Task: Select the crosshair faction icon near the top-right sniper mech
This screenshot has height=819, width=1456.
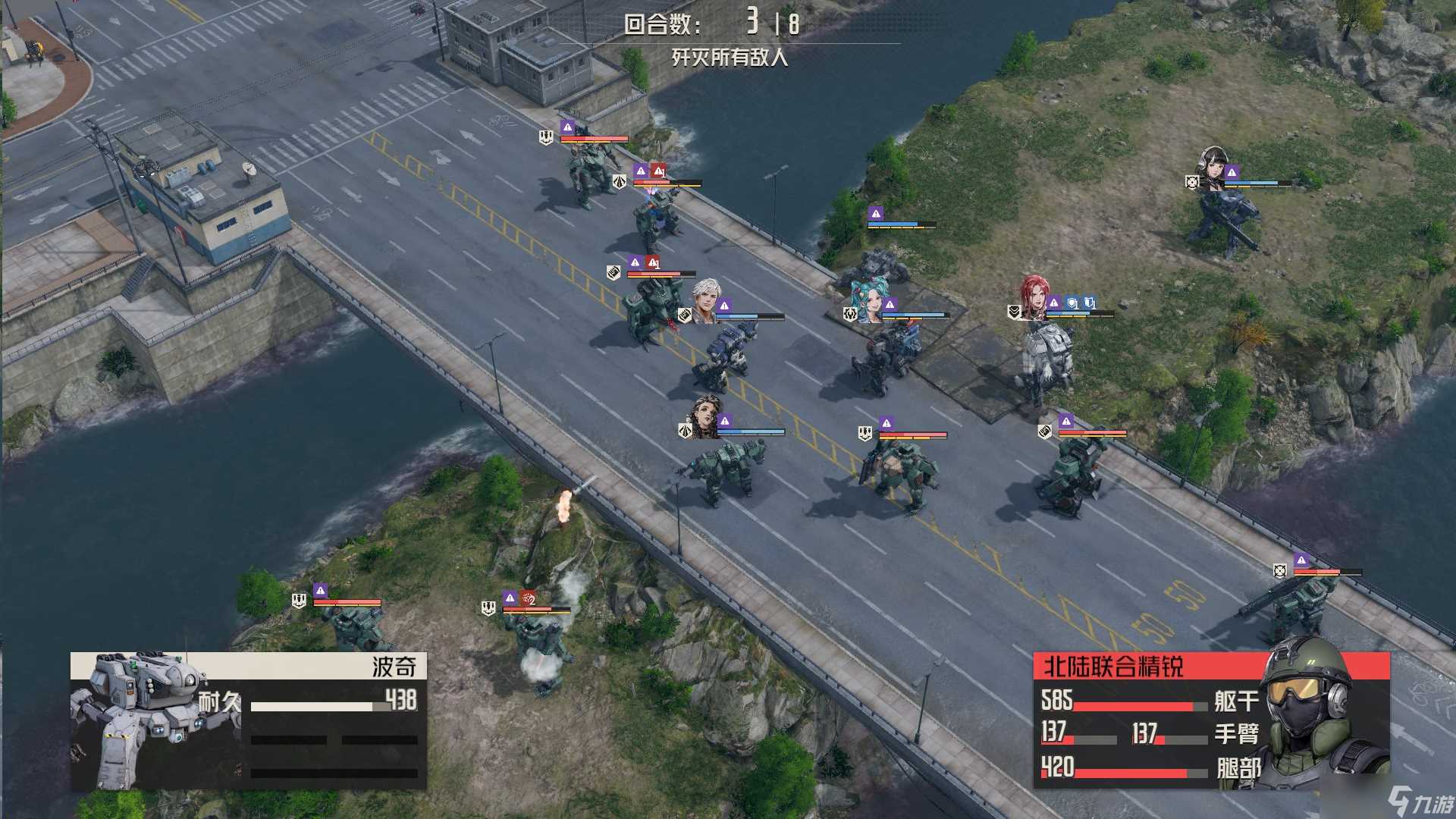Action: click(1192, 183)
